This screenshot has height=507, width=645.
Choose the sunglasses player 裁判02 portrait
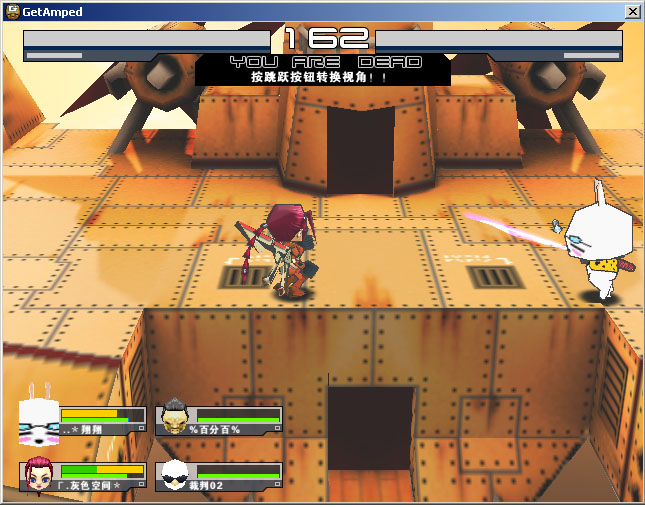coord(174,474)
